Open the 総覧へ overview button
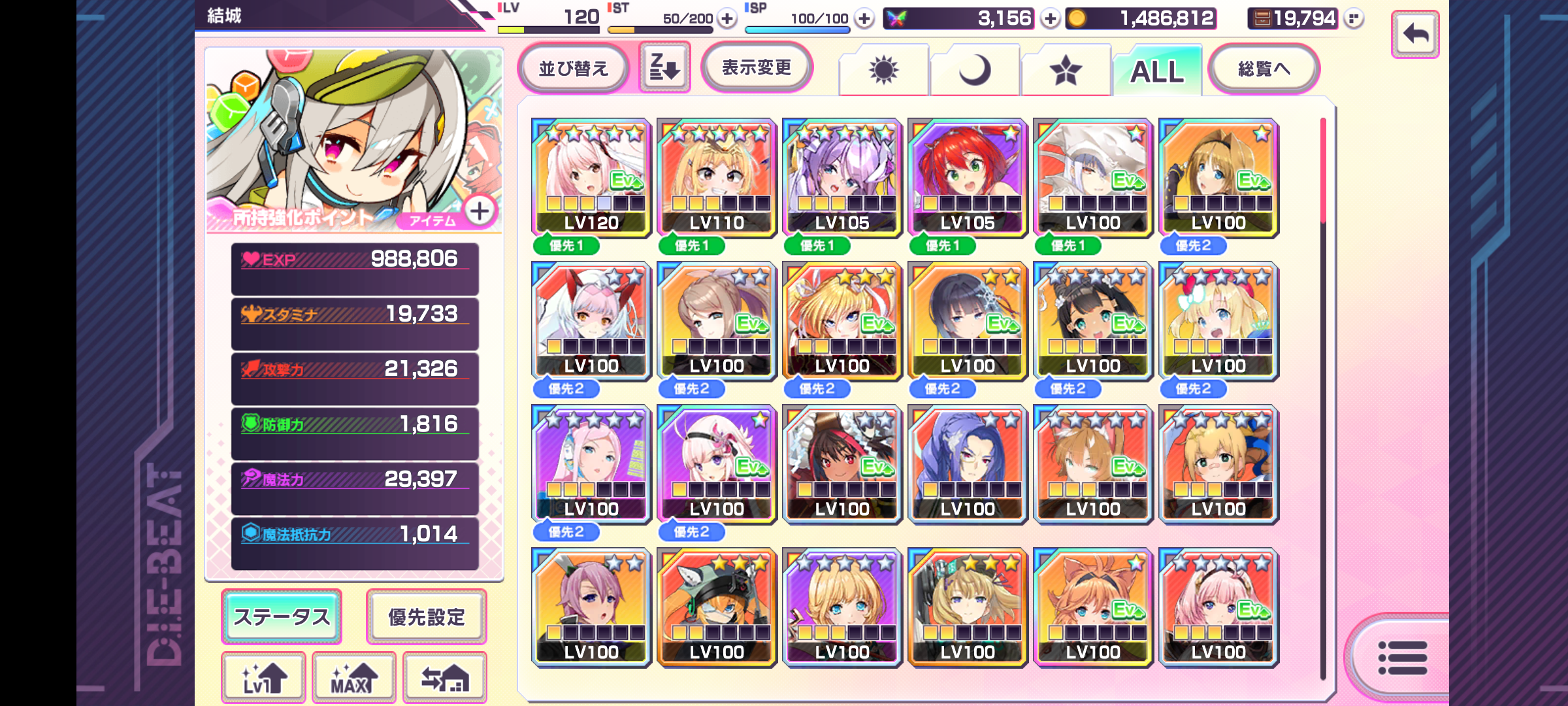The height and width of the screenshot is (706, 1568). (1264, 68)
